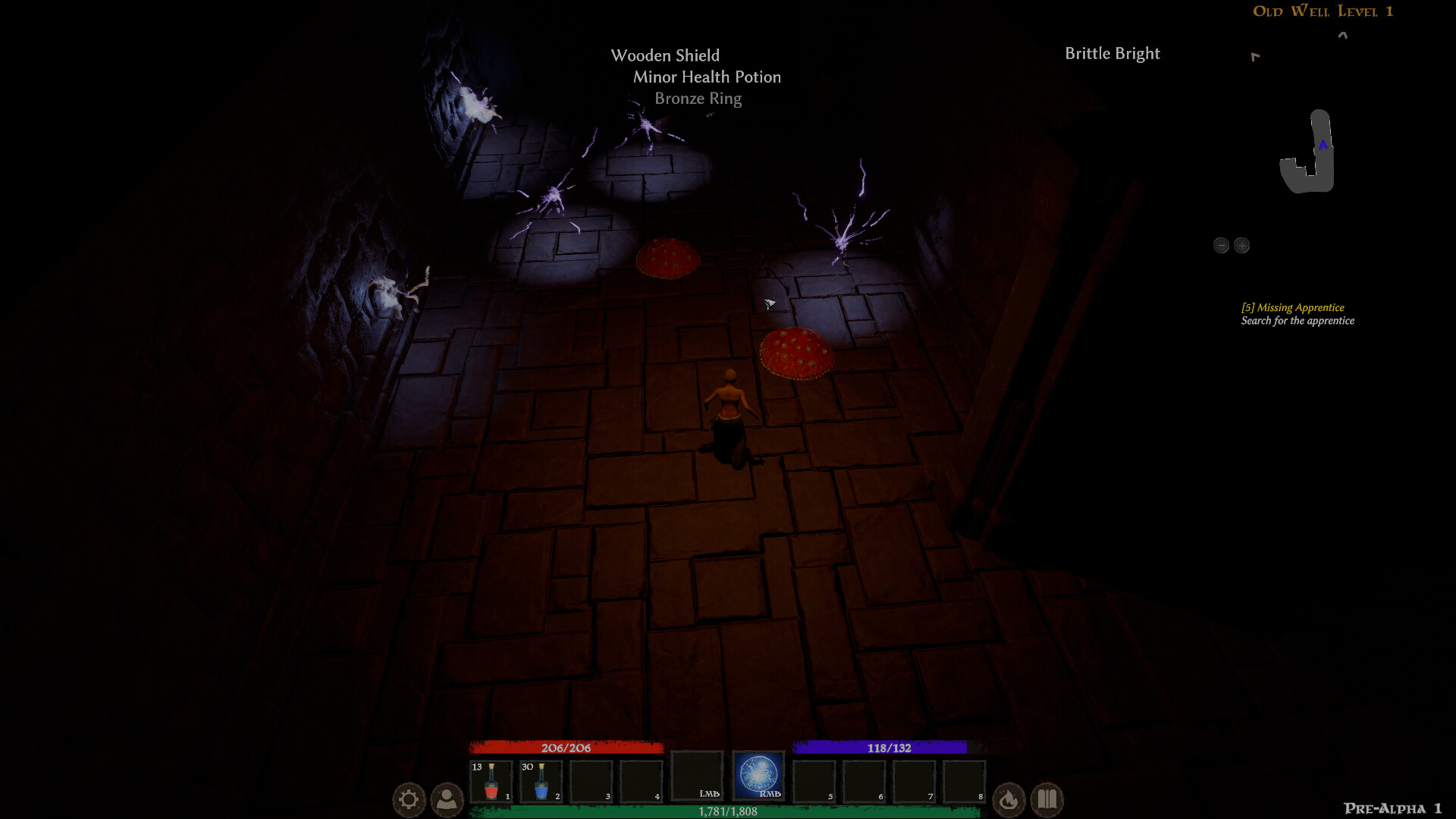Viewport: 1456px width, 819px height.
Task: Open the character profile icon
Action: click(x=447, y=799)
